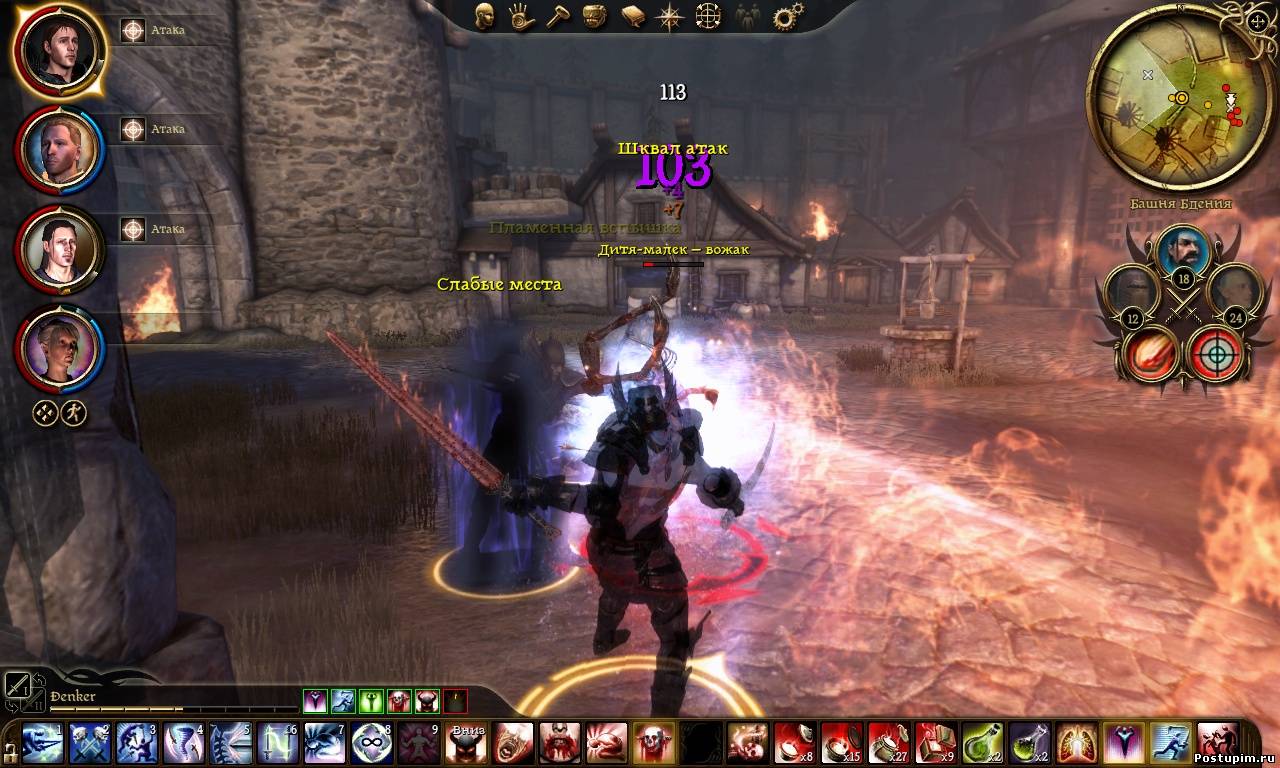
Task: Open the world map compass star icon
Action: pyautogui.click(x=670, y=16)
